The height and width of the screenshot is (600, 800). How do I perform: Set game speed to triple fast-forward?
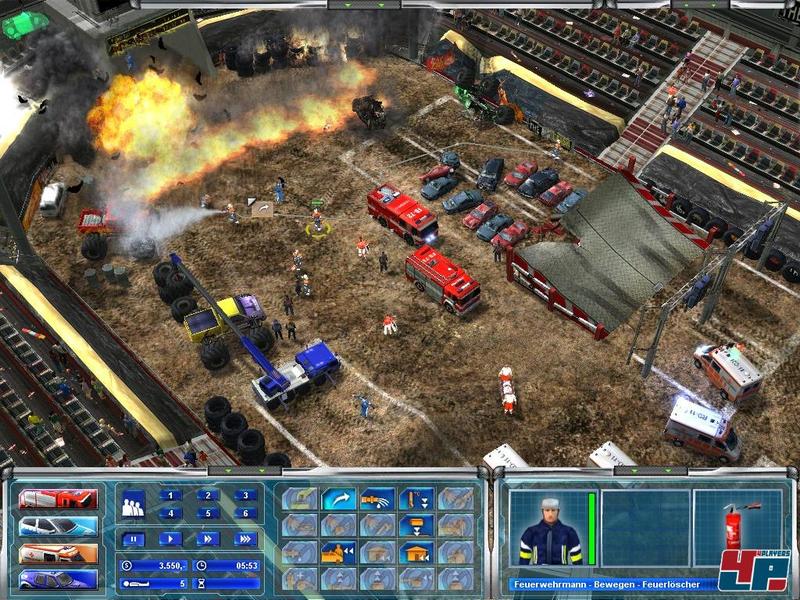(245, 539)
